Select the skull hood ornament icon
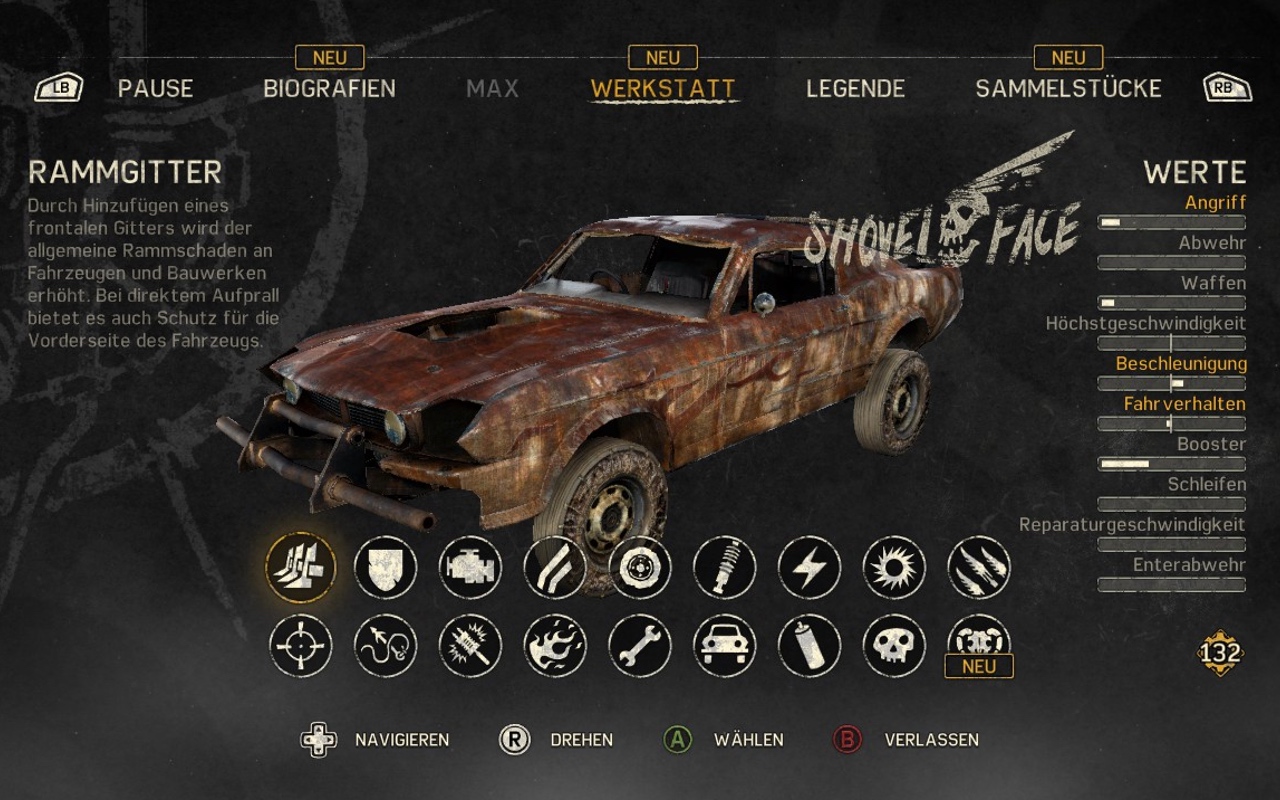This screenshot has height=800, width=1280. point(894,645)
